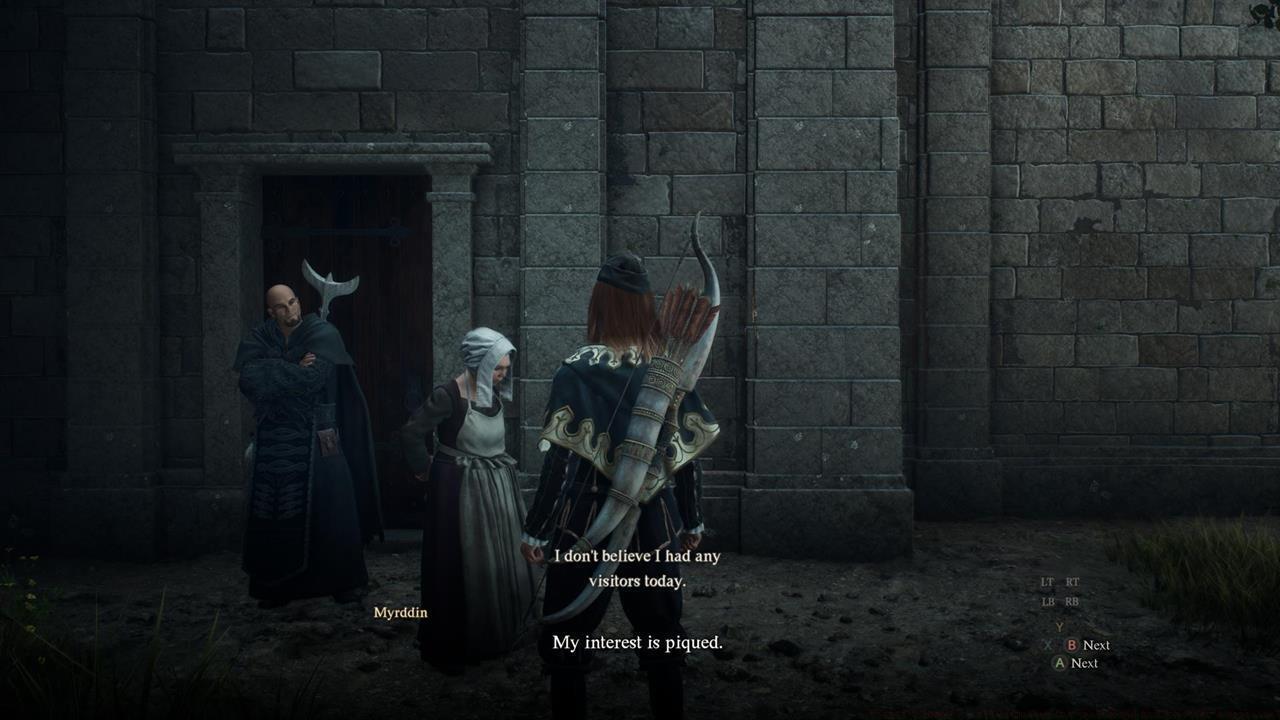Click the X button prompt icon

pyautogui.click(x=1047, y=645)
